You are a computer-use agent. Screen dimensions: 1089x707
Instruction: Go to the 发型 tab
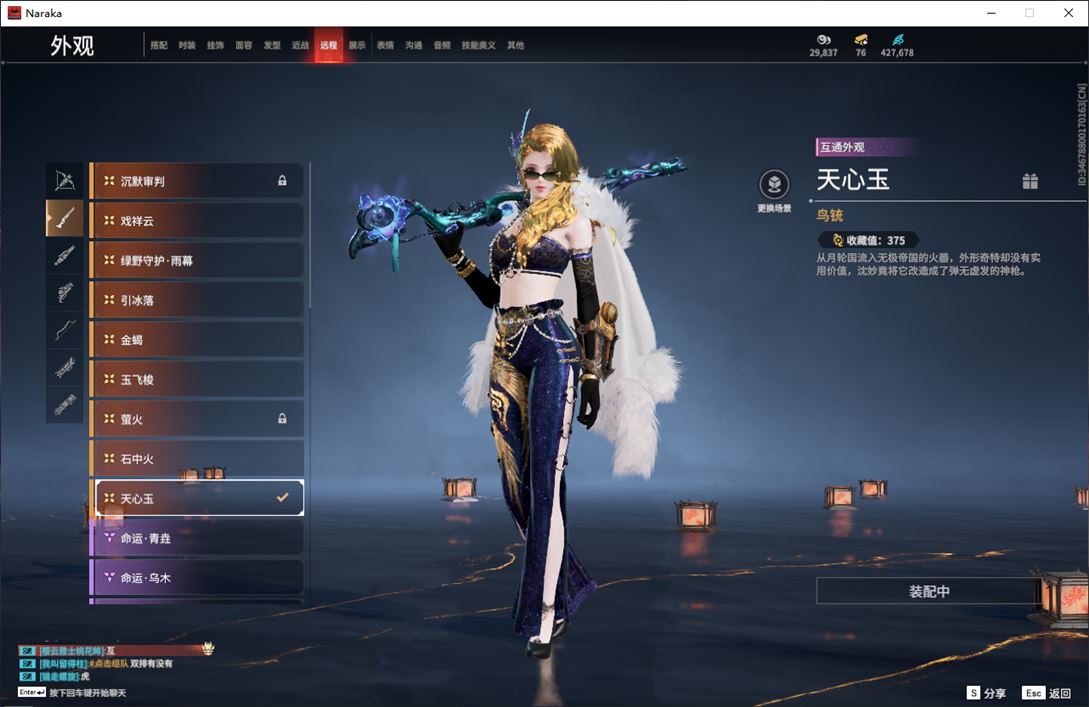tap(272, 45)
